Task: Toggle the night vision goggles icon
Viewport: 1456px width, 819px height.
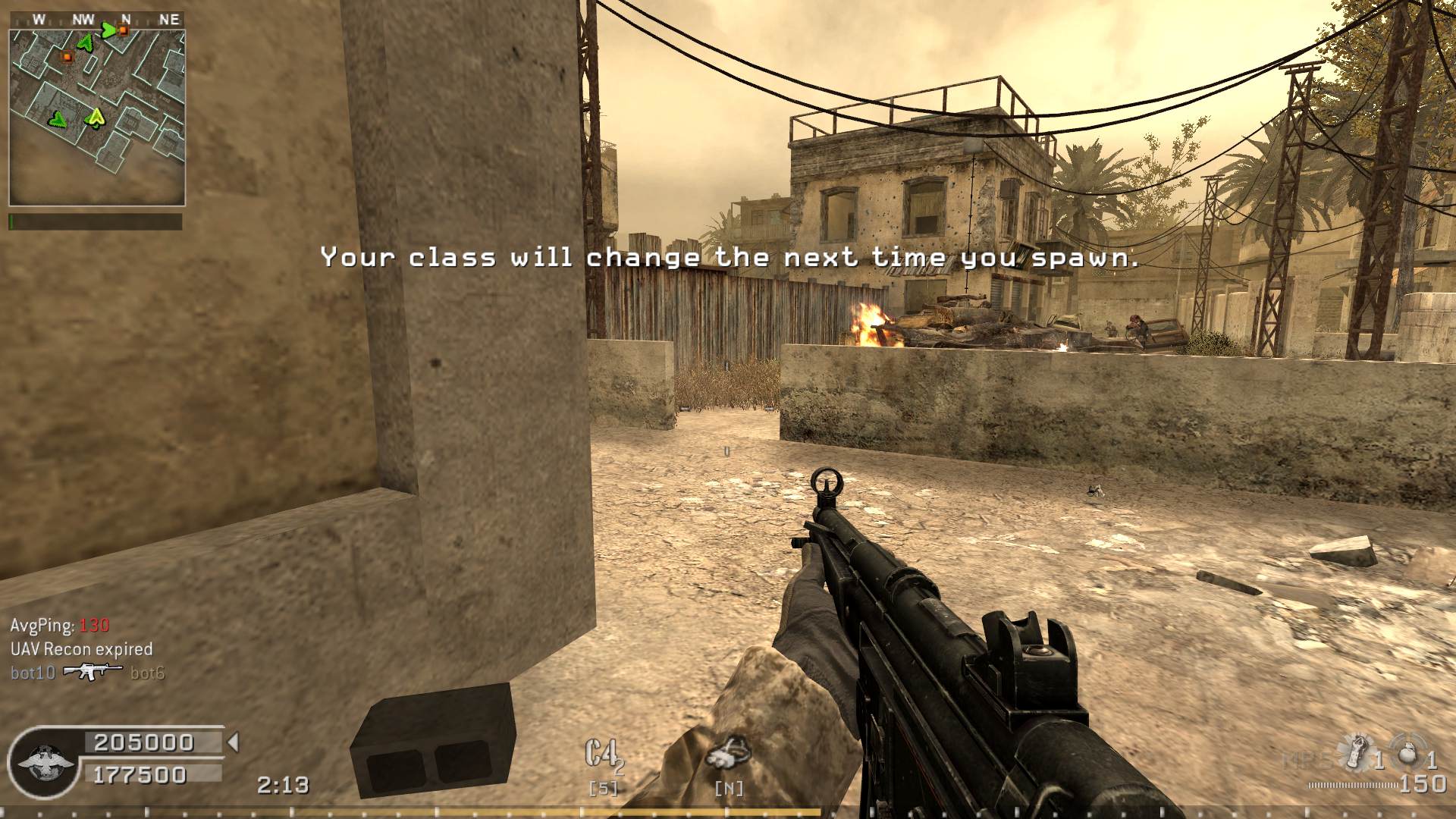Action: (728, 754)
